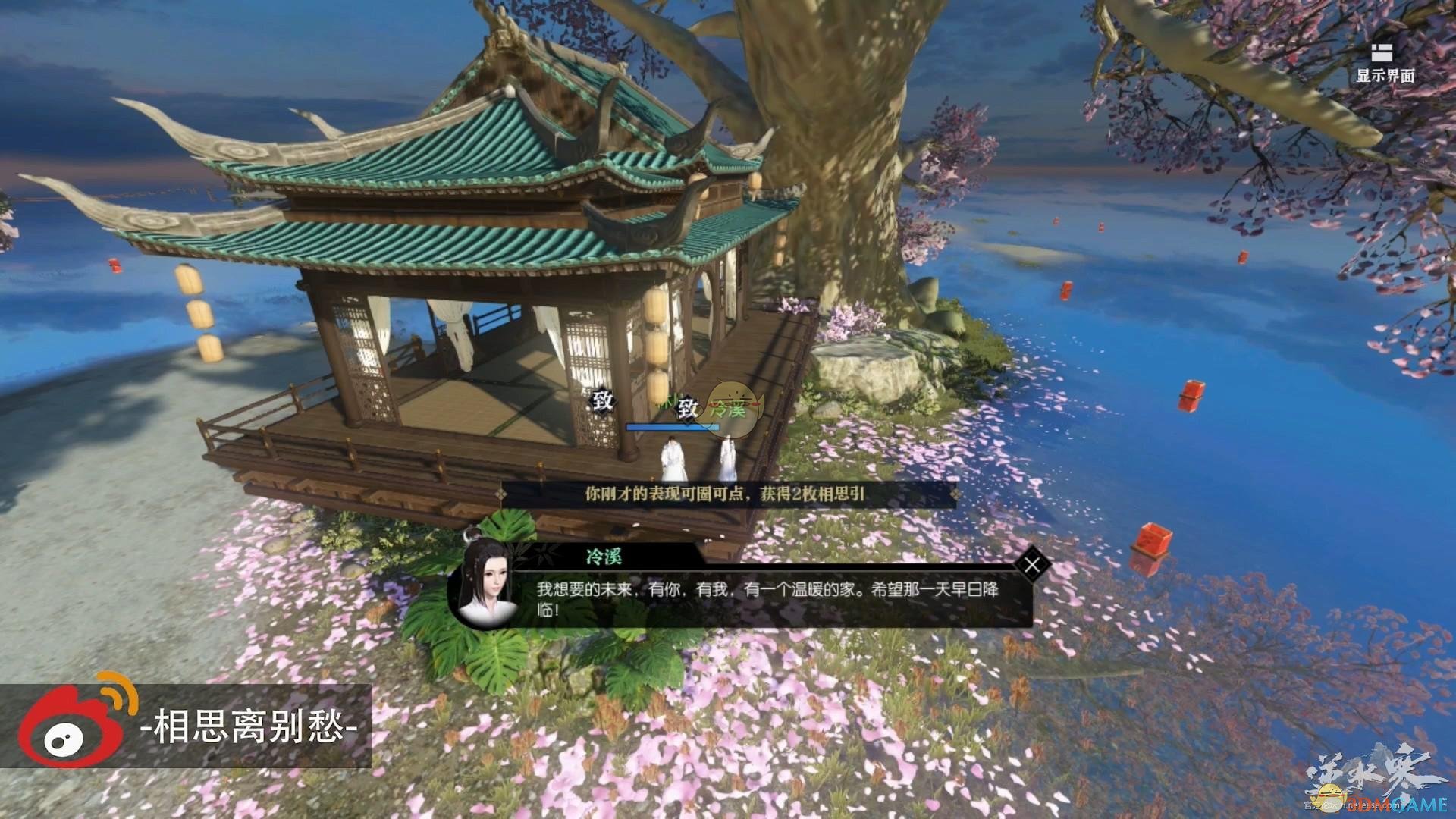
Task: Click the blue progress bar above the characters
Action: pos(673,426)
